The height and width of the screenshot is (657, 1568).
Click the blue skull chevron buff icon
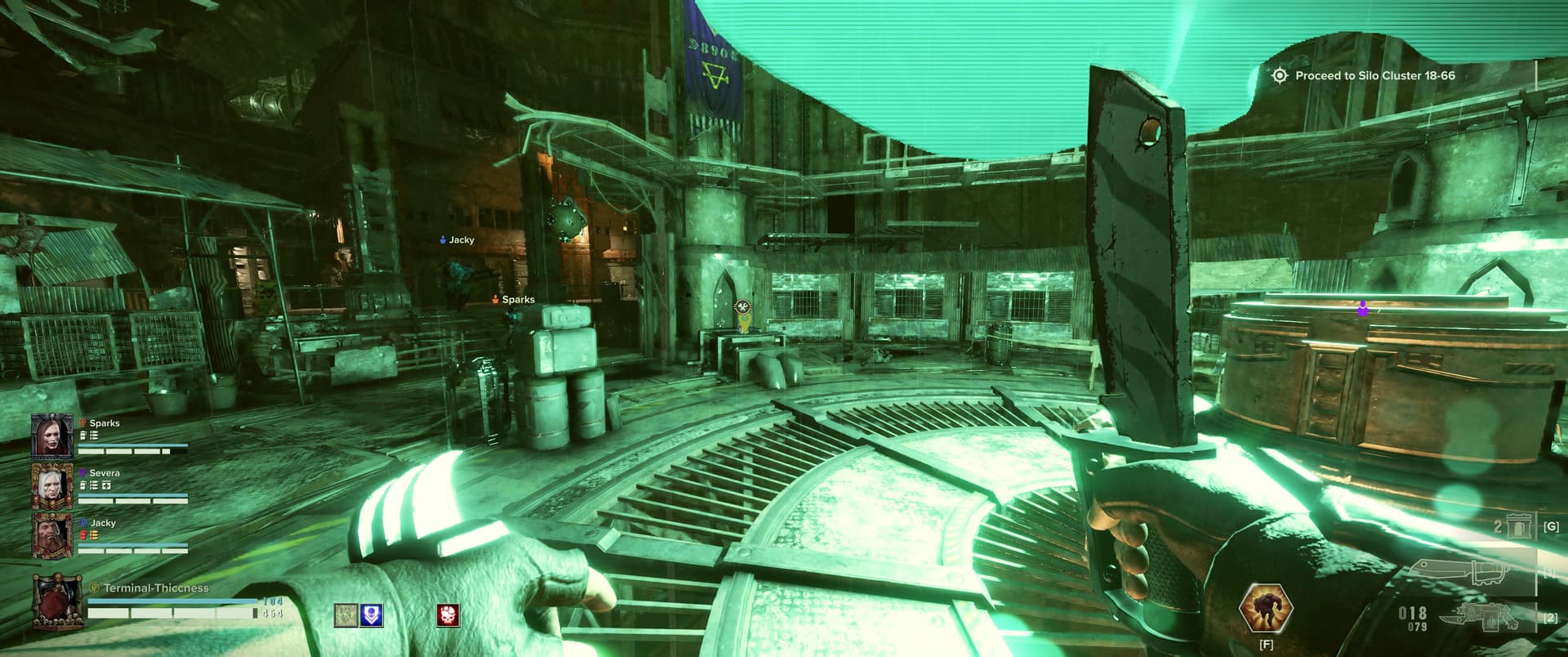point(372,615)
